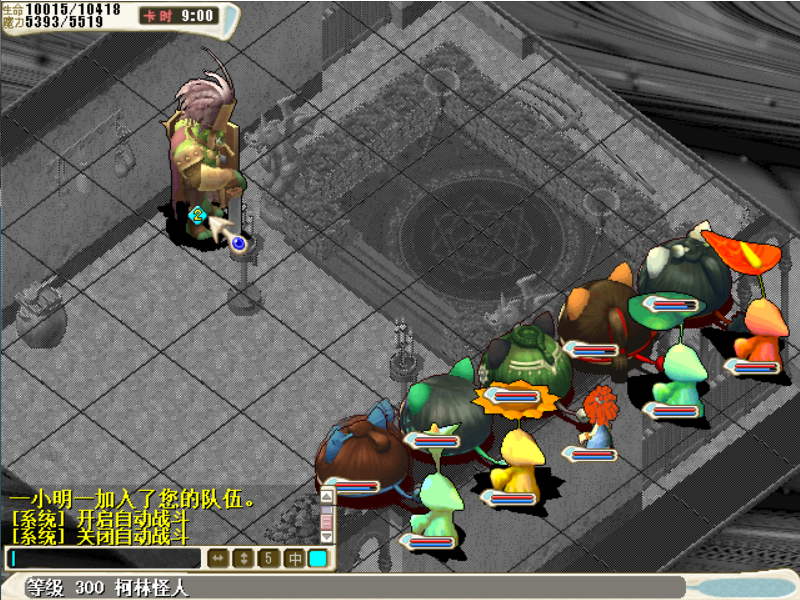Click the vertical double-arrow chat button
This screenshot has height=600, width=800.
click(x=243, y=558)
